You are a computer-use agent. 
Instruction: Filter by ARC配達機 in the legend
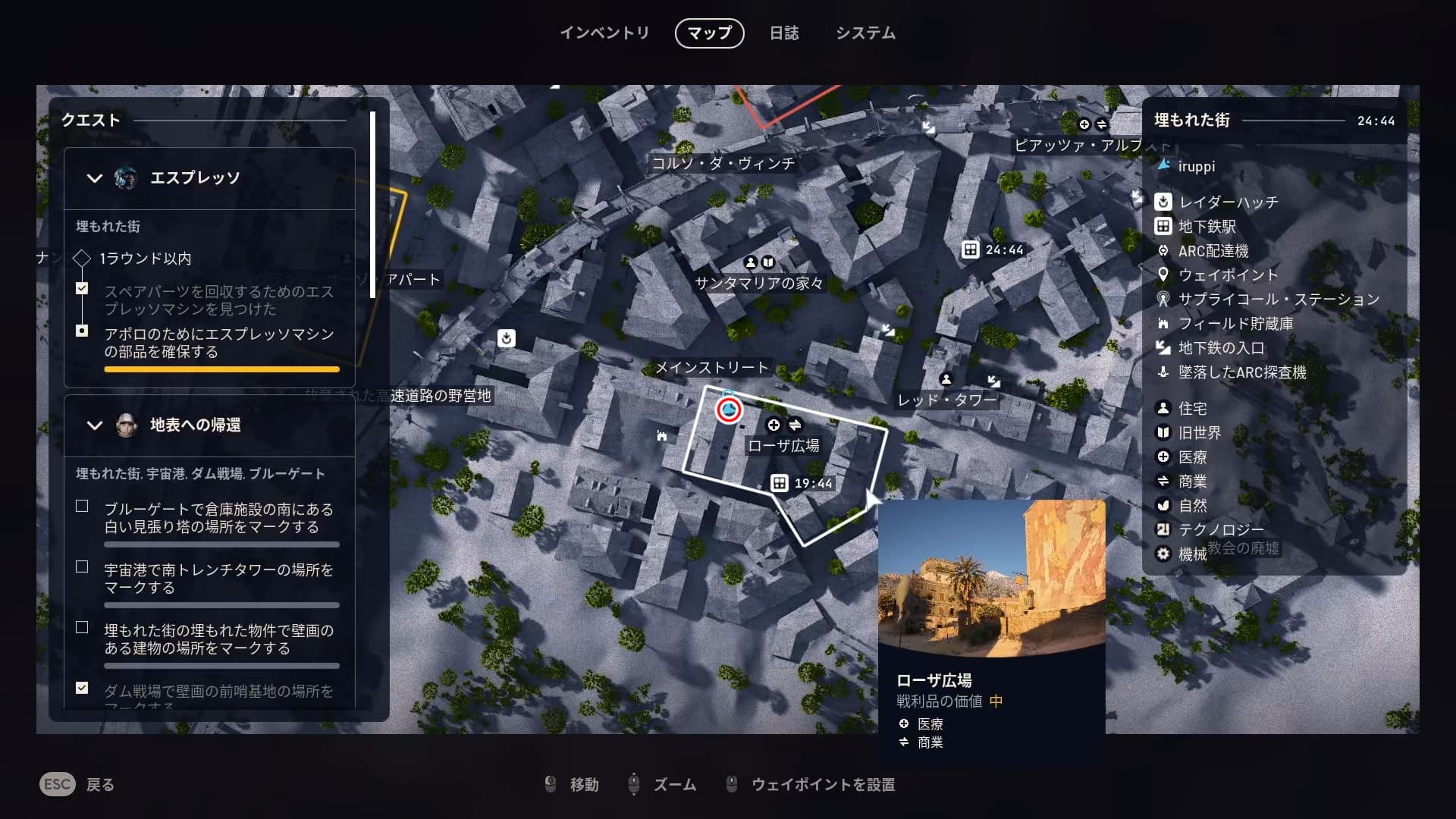(x=1212, y=251)
